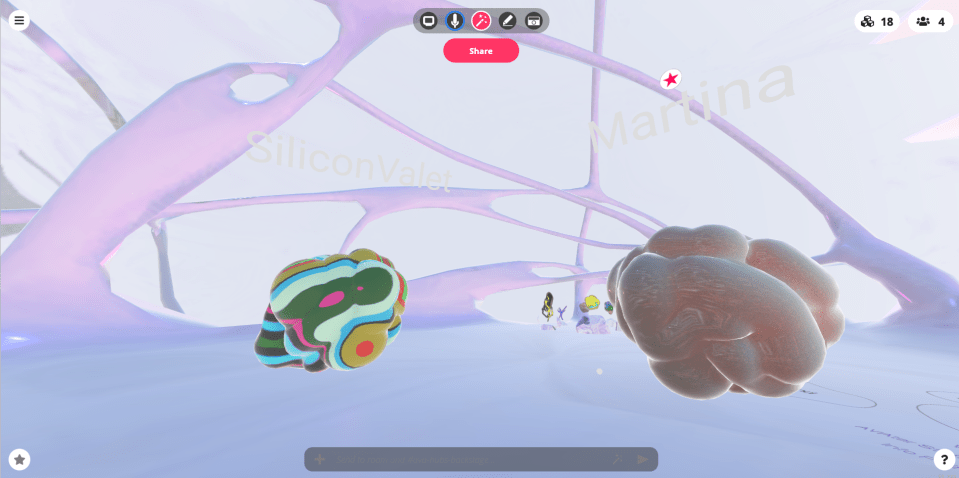
Task: Click the plus icon in chat bar
Action: pyautogui.click(x=320, y=459)
